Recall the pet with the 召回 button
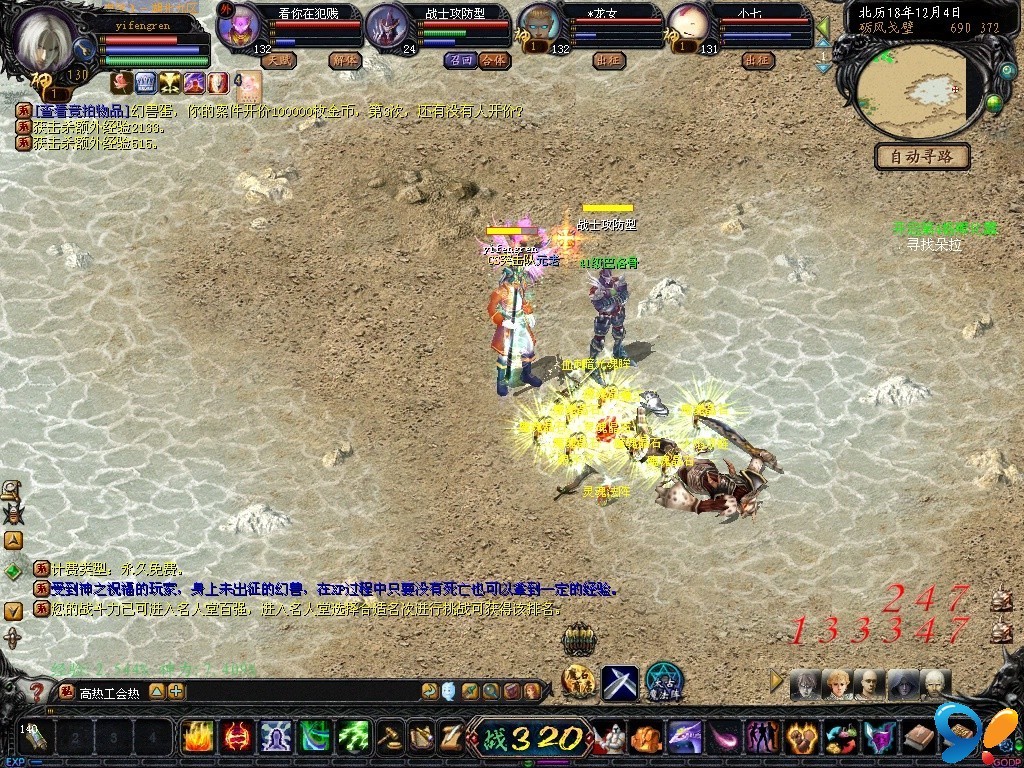The width and height of the screenshot is (1024, 768). pyautogui.click(x=460, y=60)
